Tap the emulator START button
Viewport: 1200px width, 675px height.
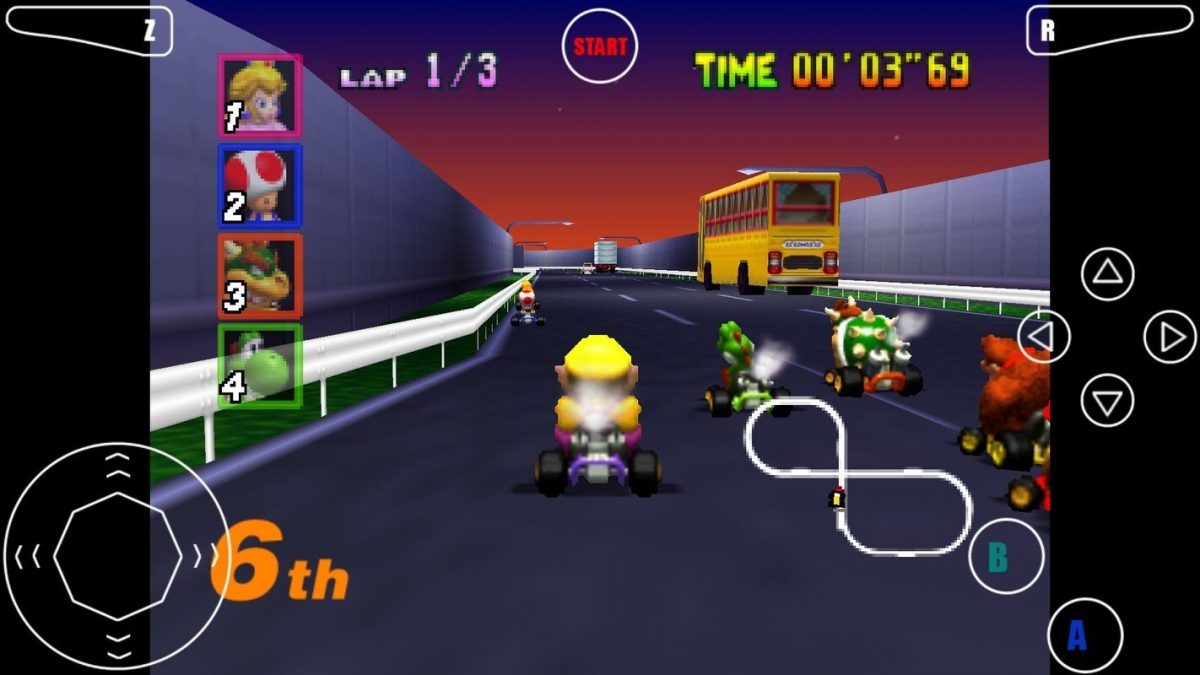pos(600,46)
